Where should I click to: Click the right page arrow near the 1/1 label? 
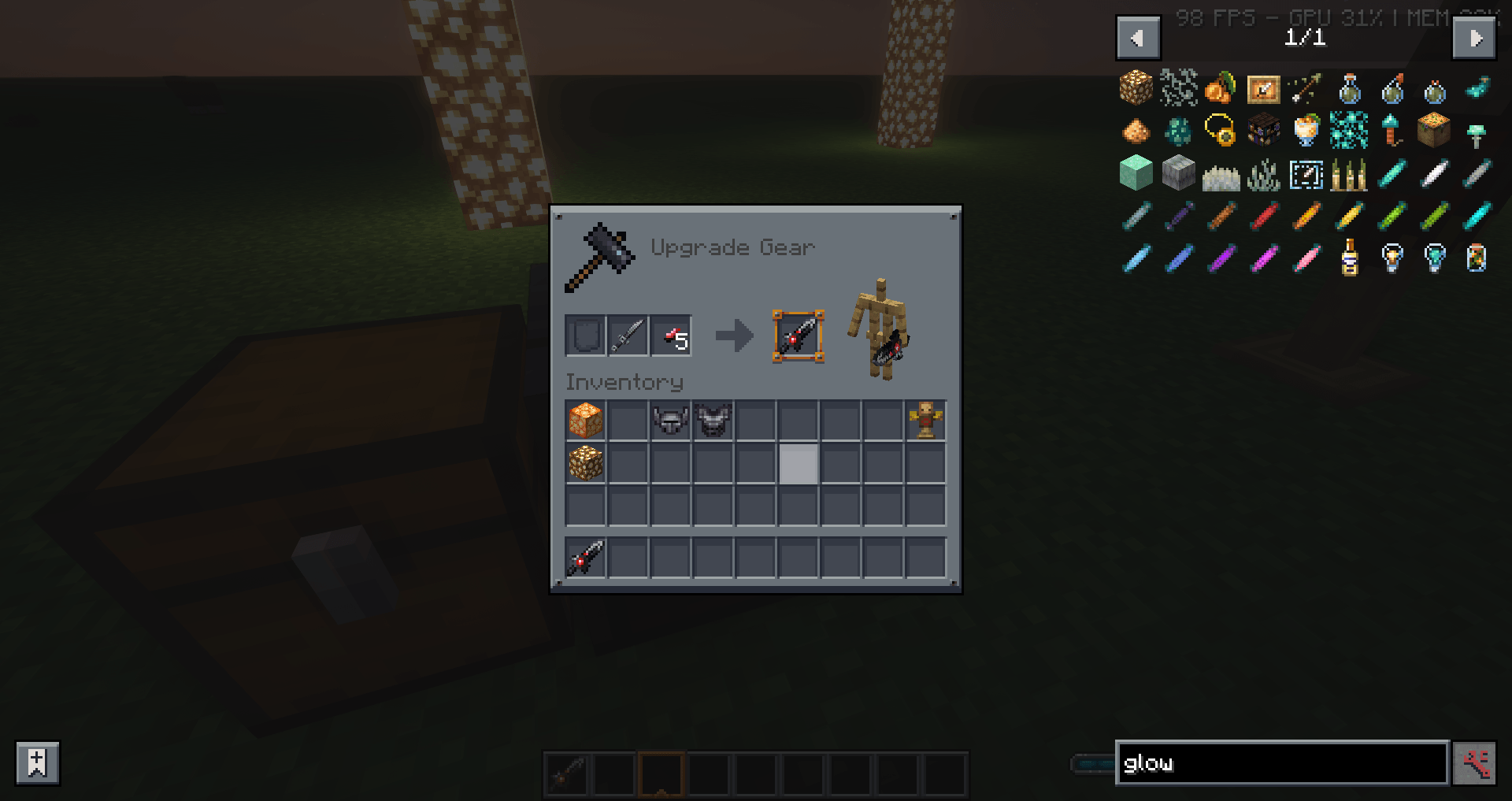1476,37
